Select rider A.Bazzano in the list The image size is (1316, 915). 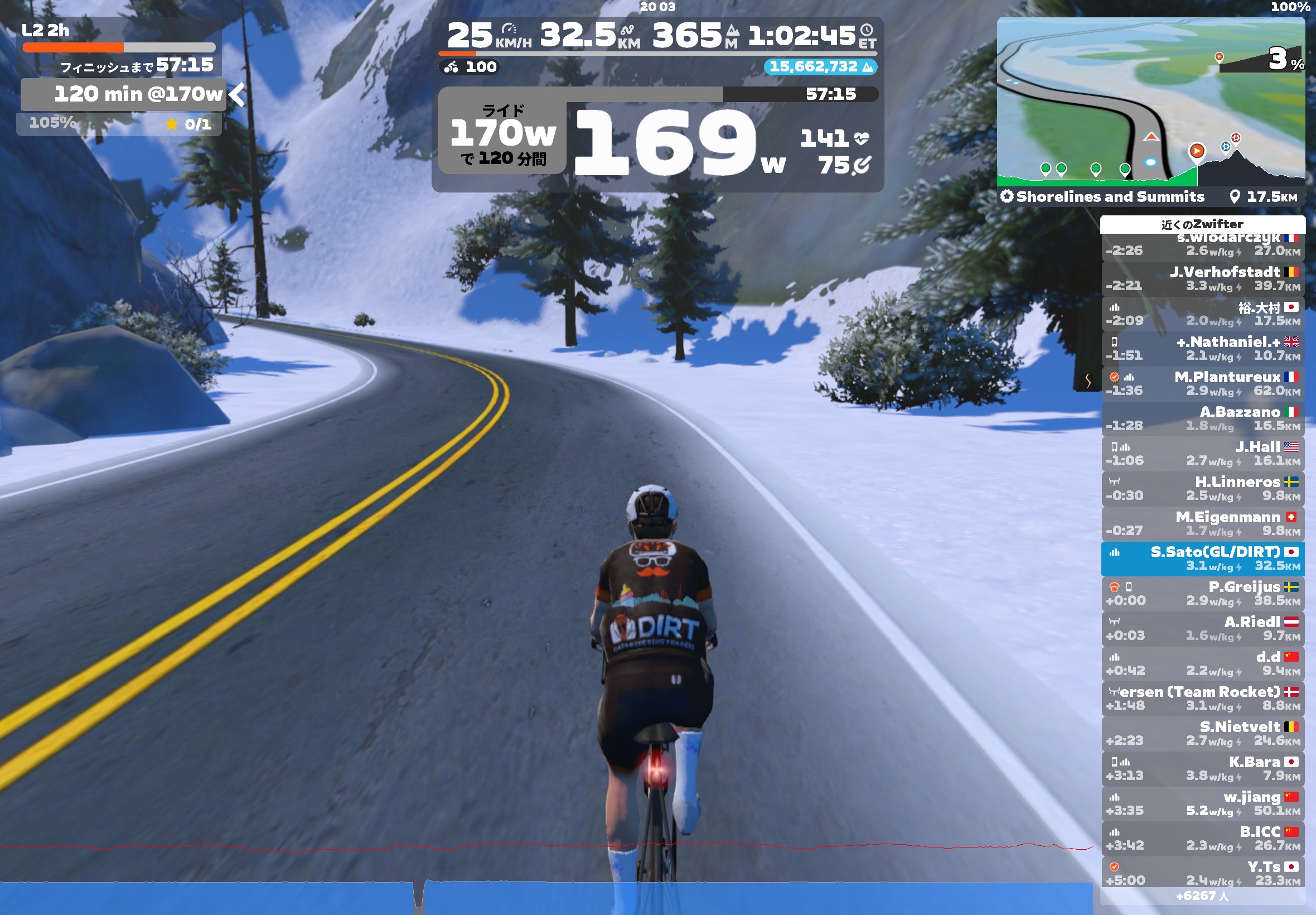pyautogui.click(x=1202, y=418)
